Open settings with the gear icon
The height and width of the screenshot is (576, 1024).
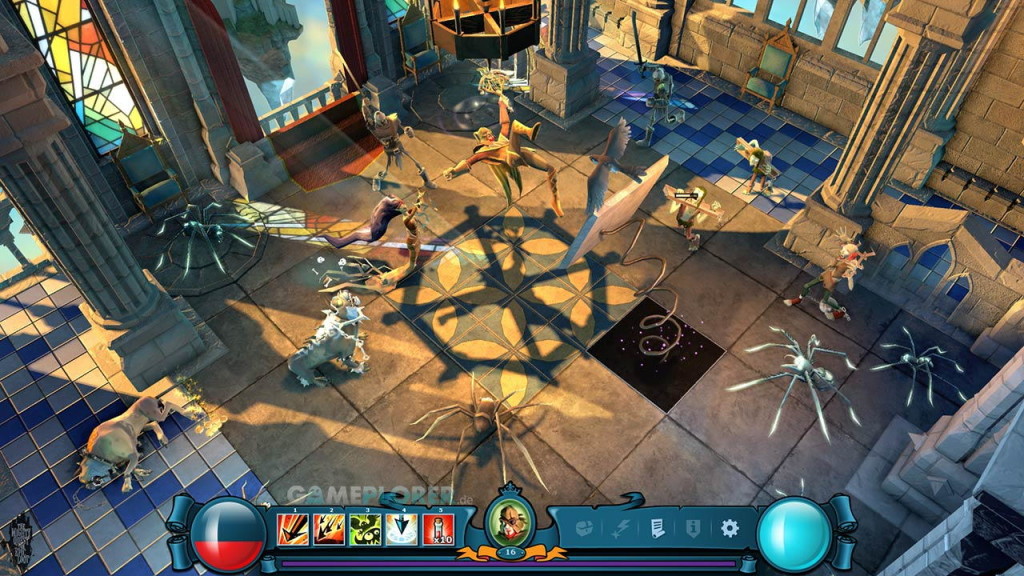(x=729, y=528)
